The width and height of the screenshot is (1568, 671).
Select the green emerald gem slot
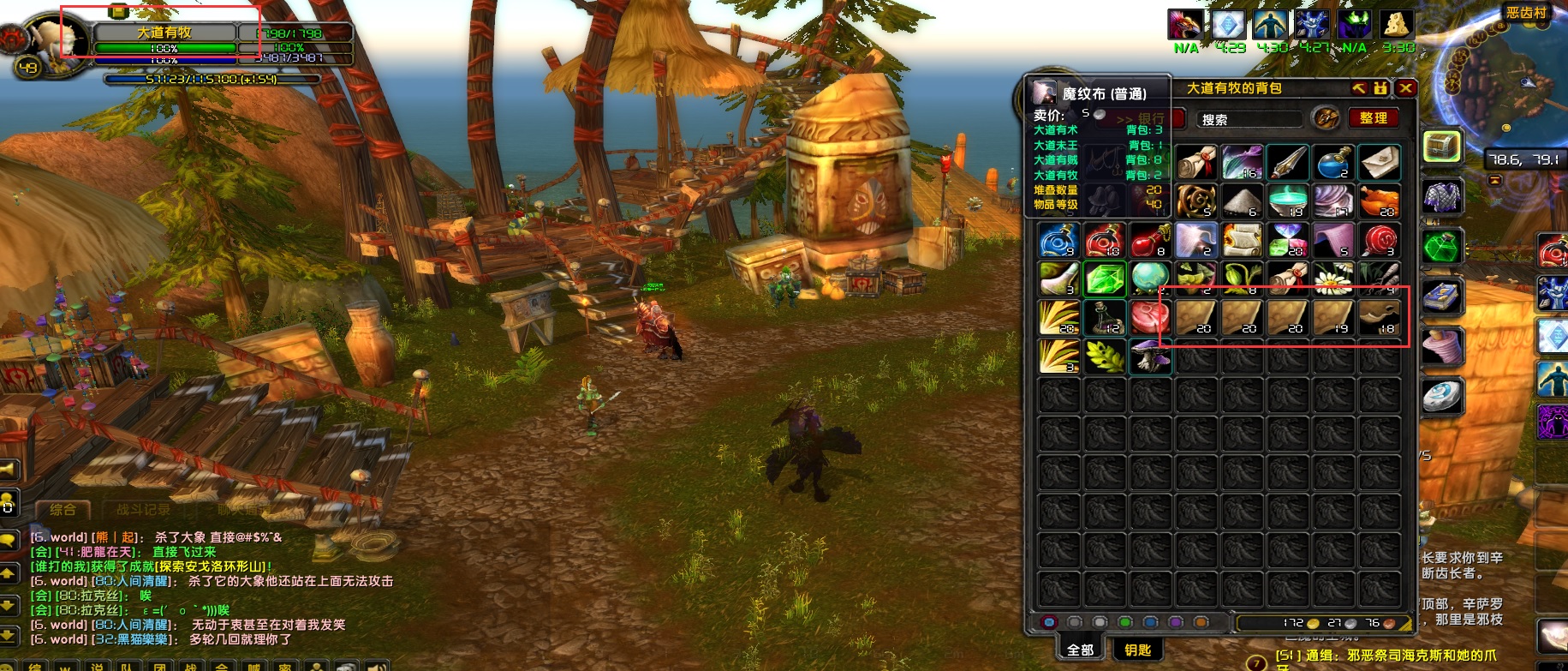[1104, 279]
